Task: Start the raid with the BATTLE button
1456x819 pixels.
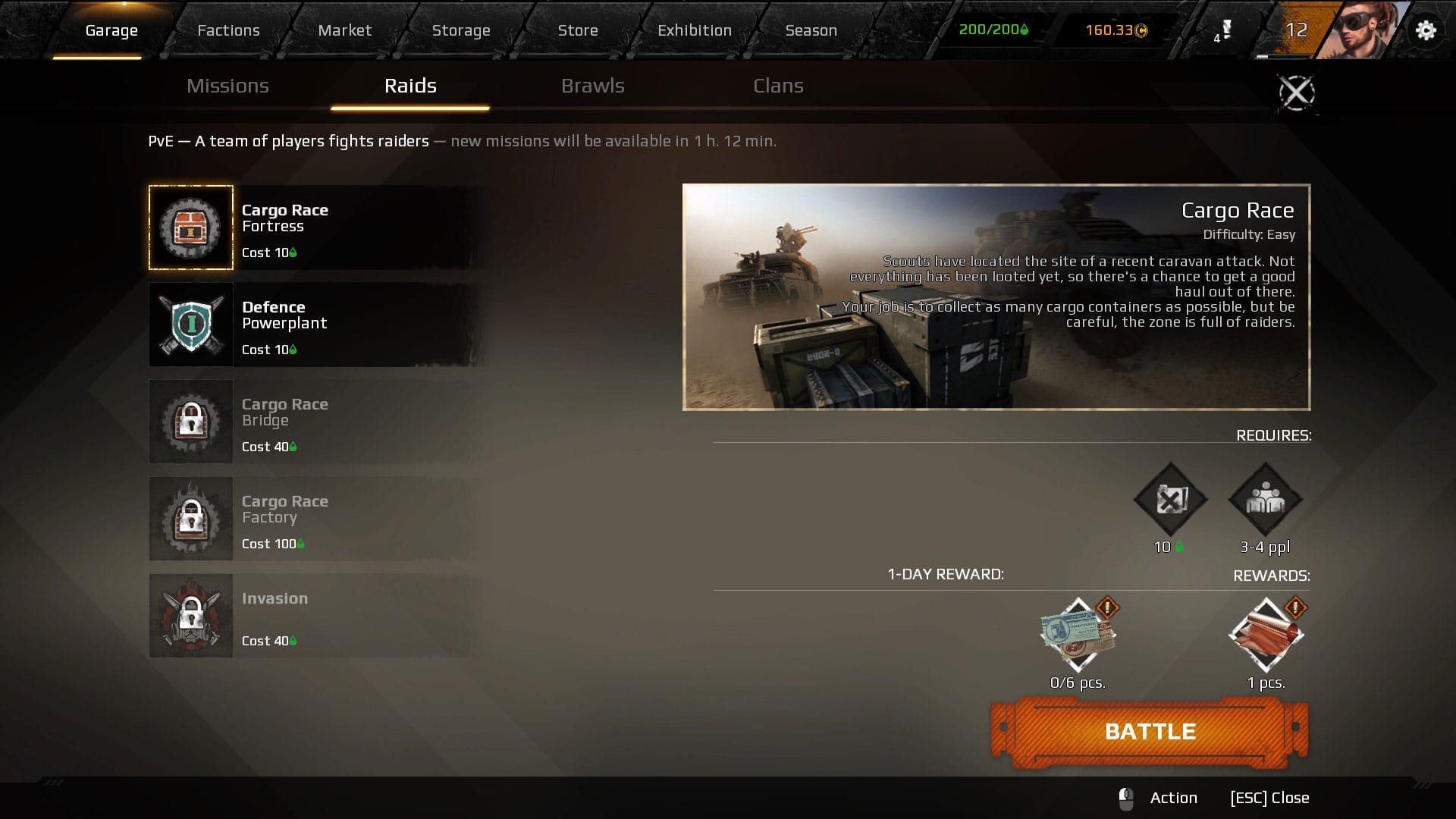Action: point(1150,732)
